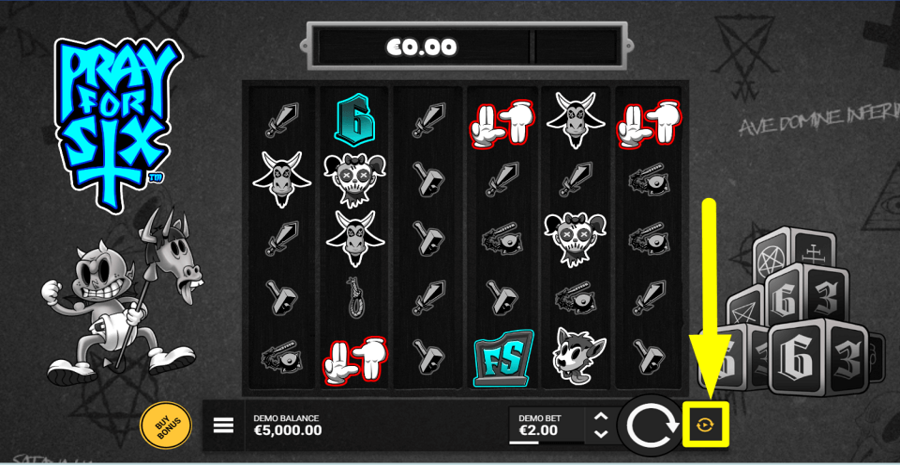Increase the demo bet with up arrow
This screenshot has width=900, height=465.
pos(600,417)
